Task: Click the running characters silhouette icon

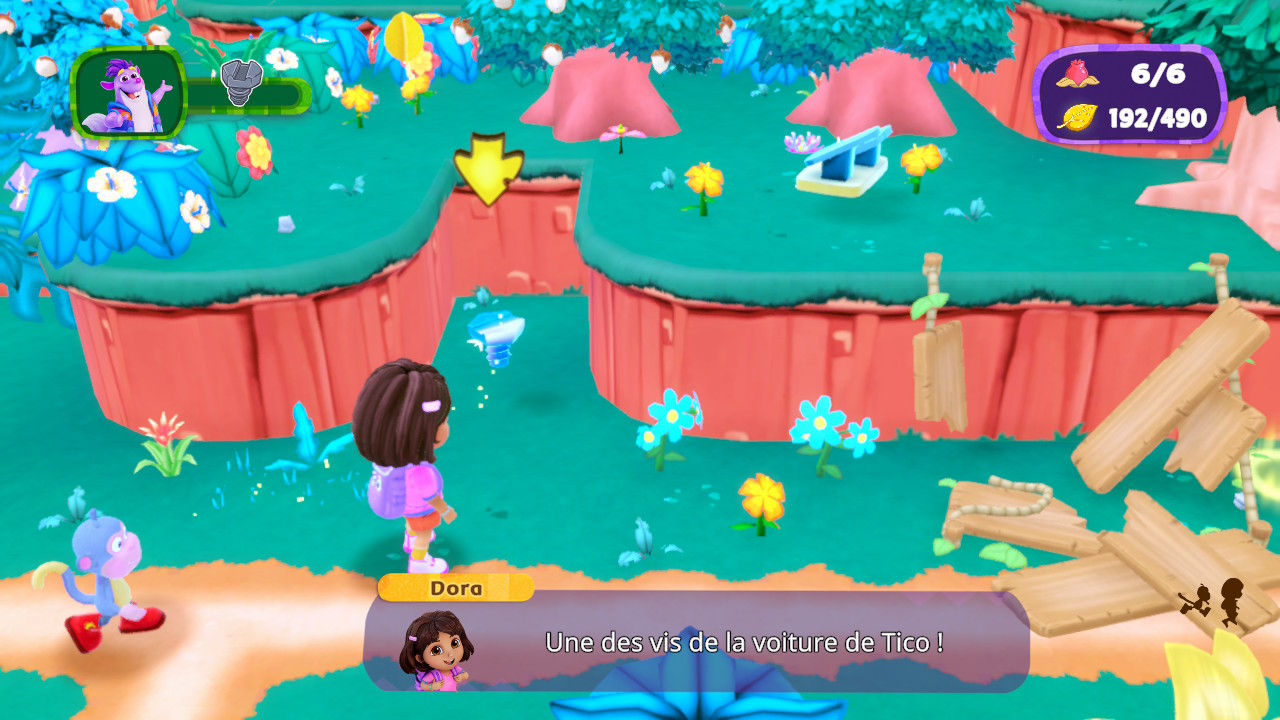Action: (x=1212, y=602)
